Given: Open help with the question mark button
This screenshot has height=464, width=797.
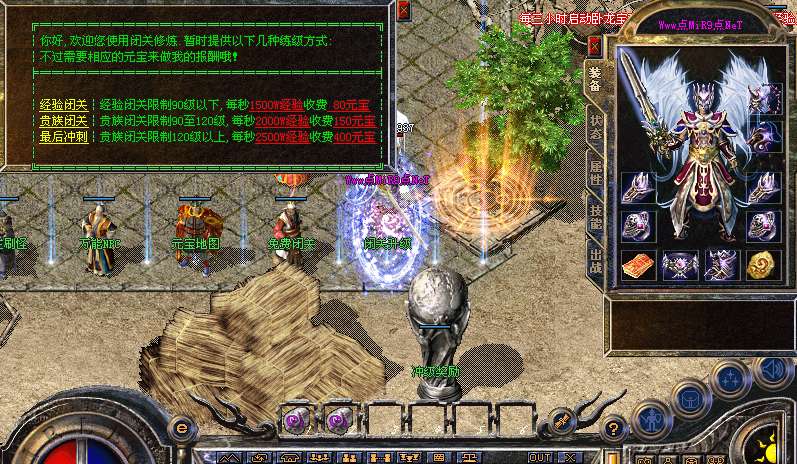Looking at the screenshot, I should 614,430.
